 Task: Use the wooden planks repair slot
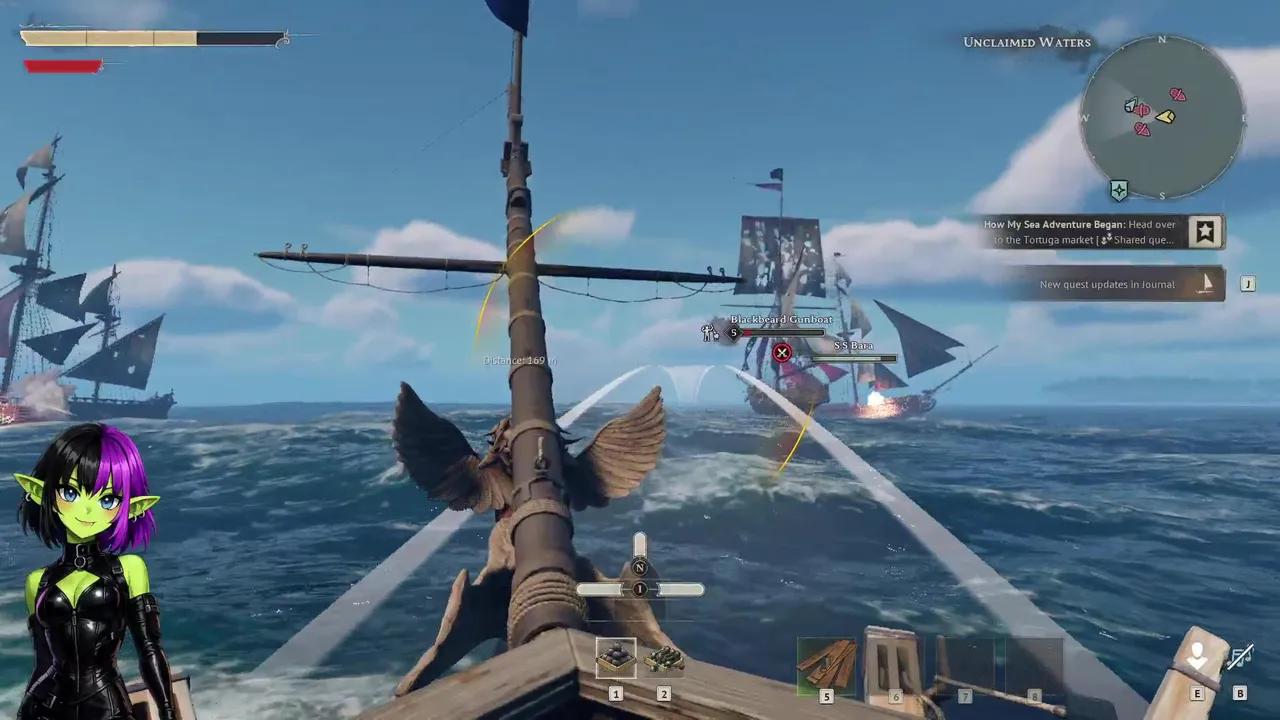pyautogui.click(x=826, y=662)
